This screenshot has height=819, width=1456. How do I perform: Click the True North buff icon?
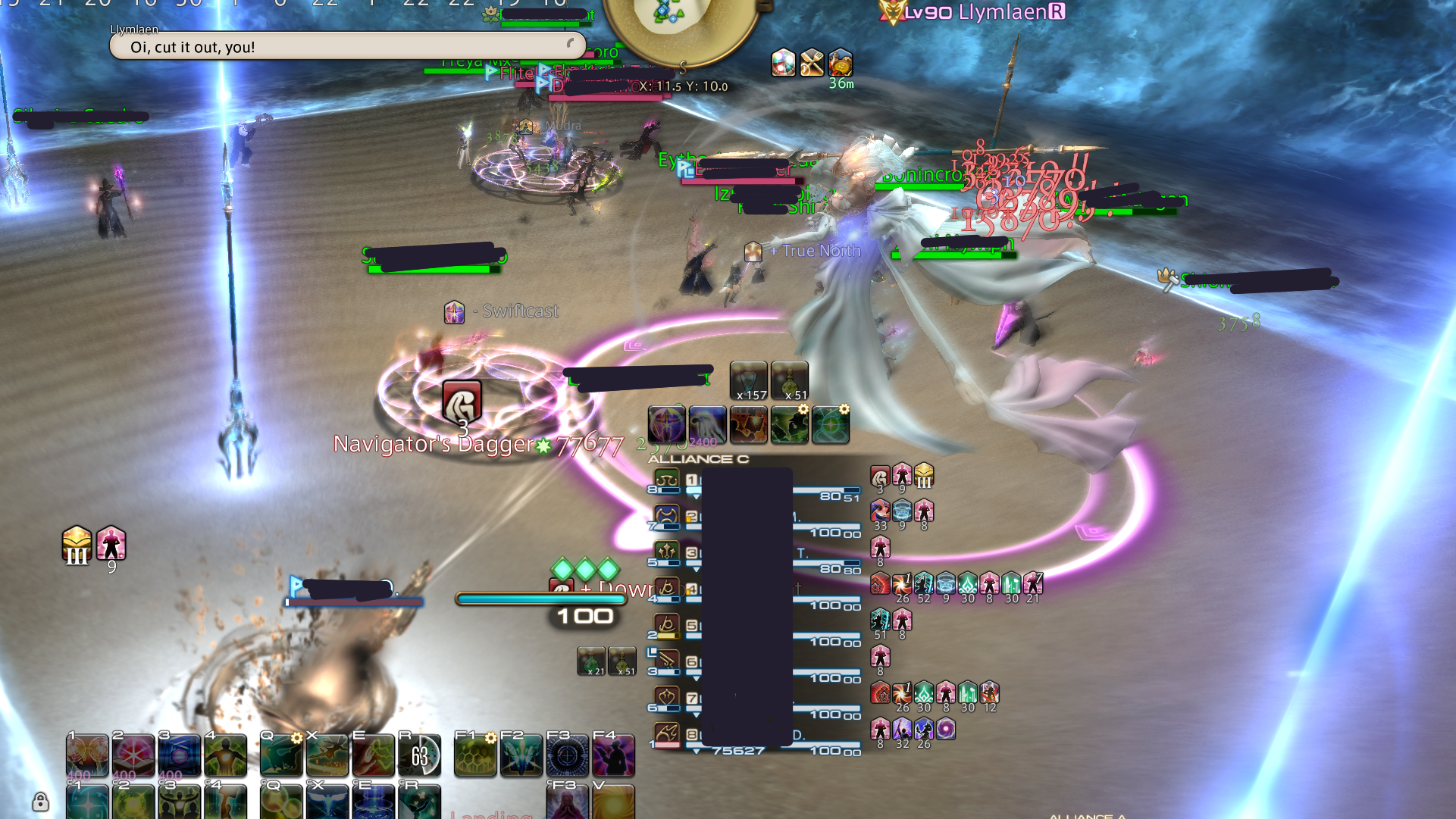click(x=754, y=252)
